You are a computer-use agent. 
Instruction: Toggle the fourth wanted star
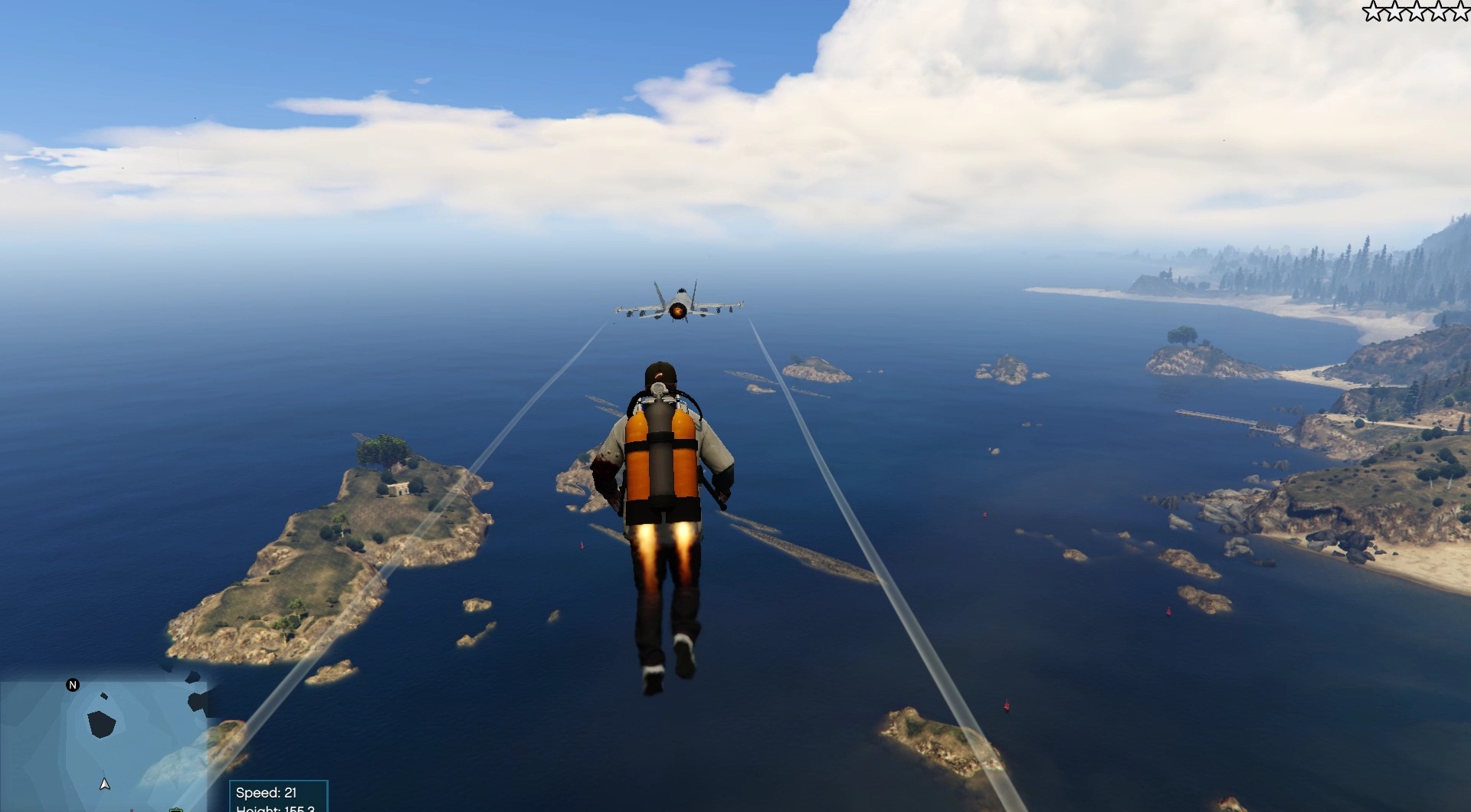[1438, 12]
